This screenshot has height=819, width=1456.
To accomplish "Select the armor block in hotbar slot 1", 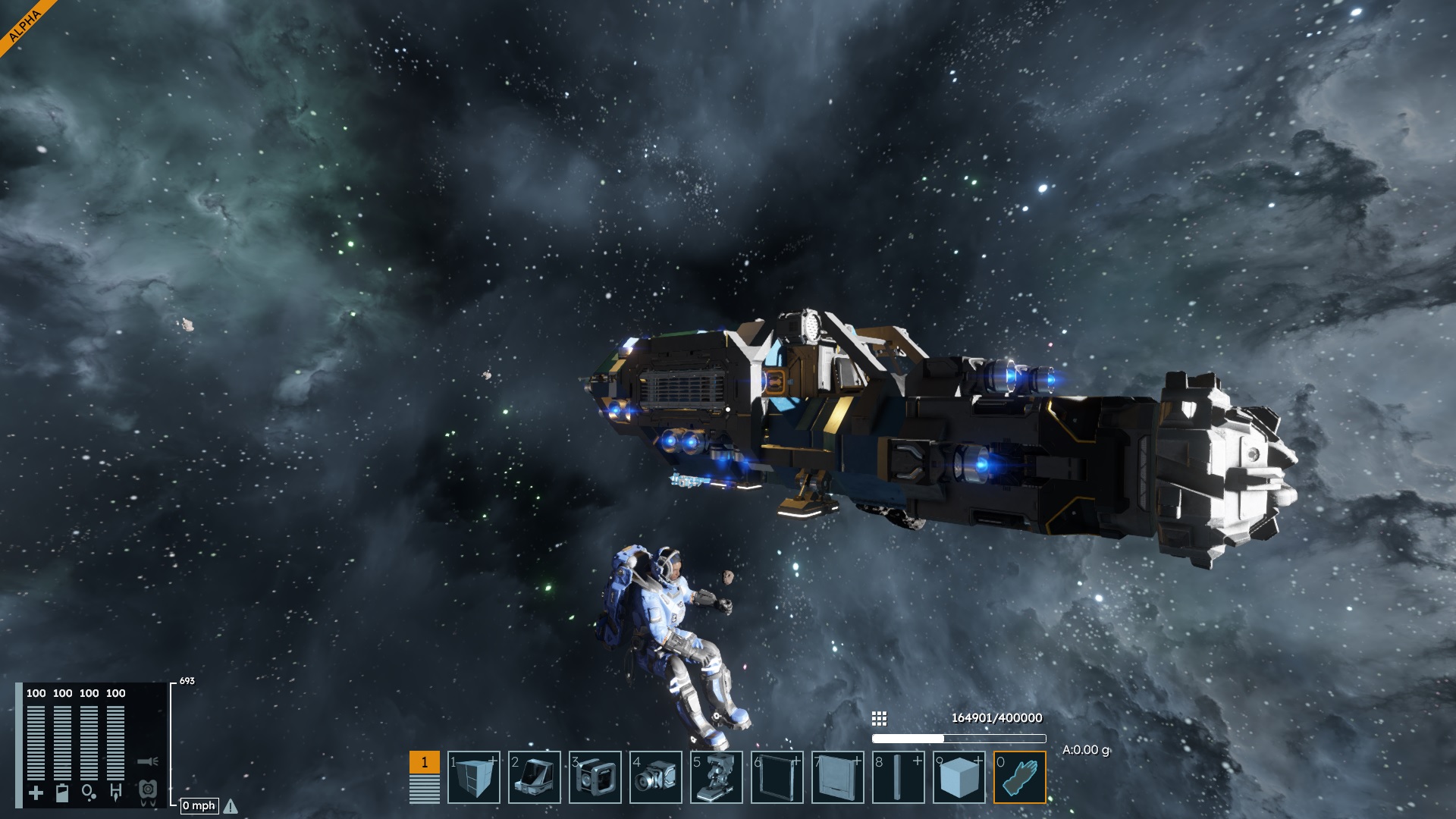I will [474, 777].
